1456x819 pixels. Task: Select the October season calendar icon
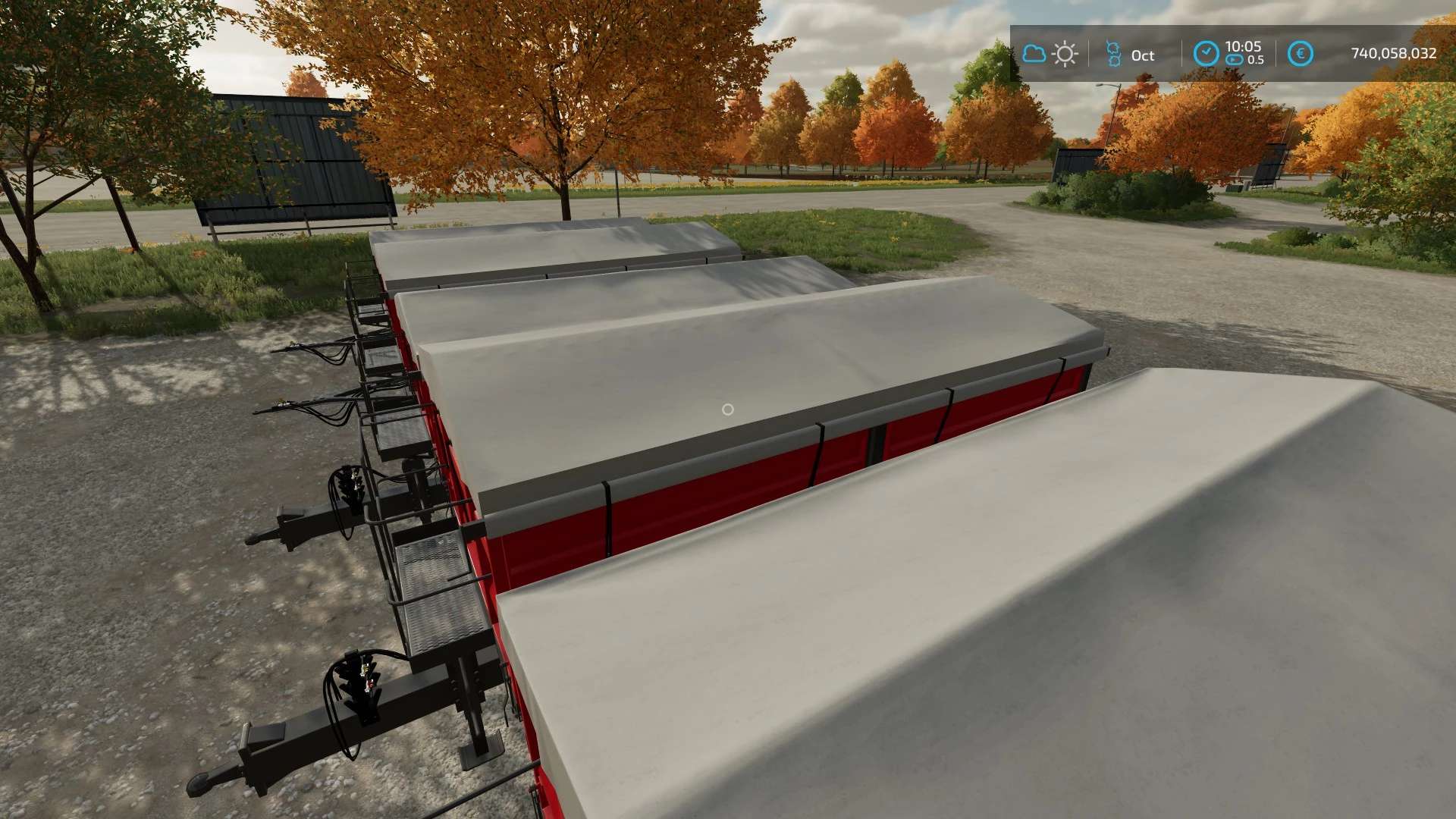coord(1113,54)
